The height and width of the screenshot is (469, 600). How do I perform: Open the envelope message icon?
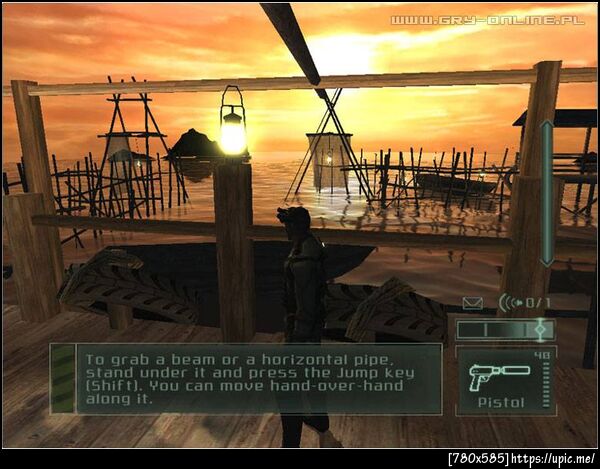(473, 301)
